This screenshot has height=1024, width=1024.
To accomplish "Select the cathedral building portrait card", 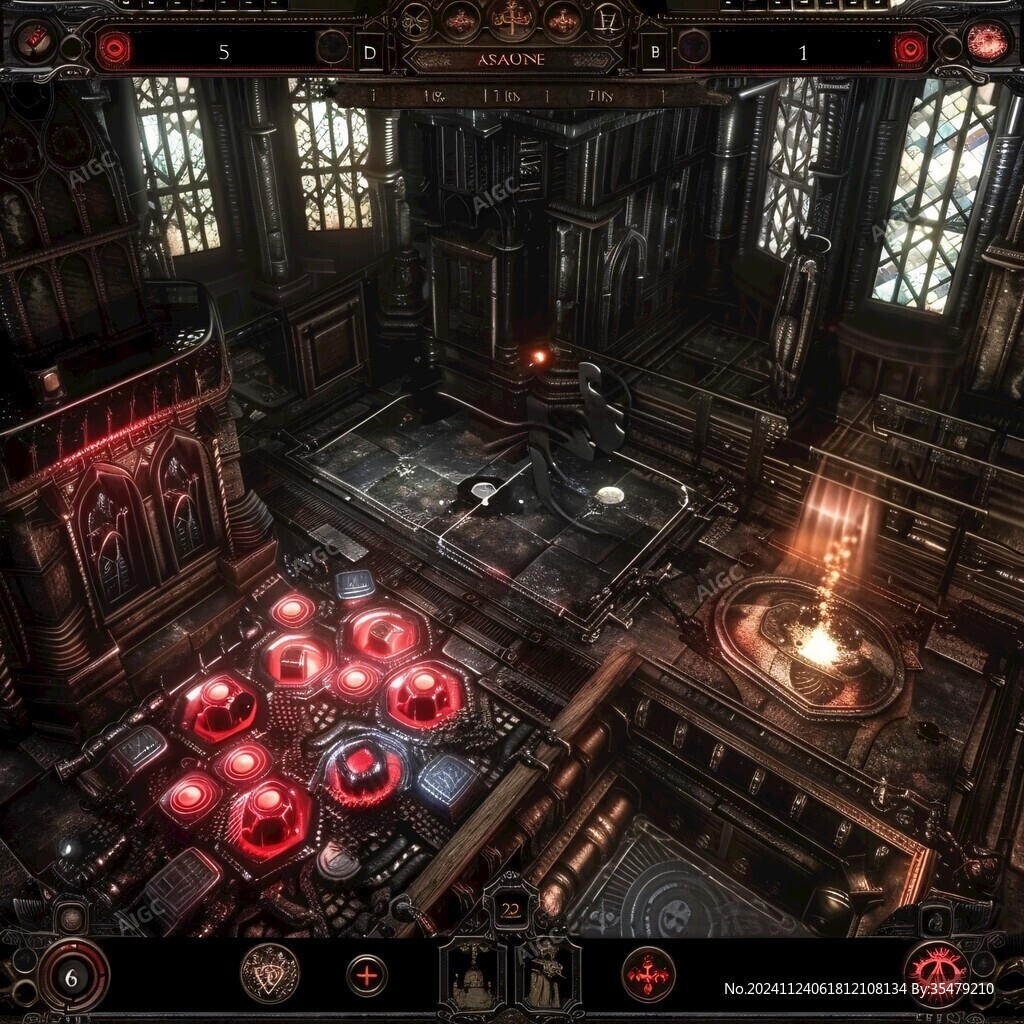I will pos(472,976).
